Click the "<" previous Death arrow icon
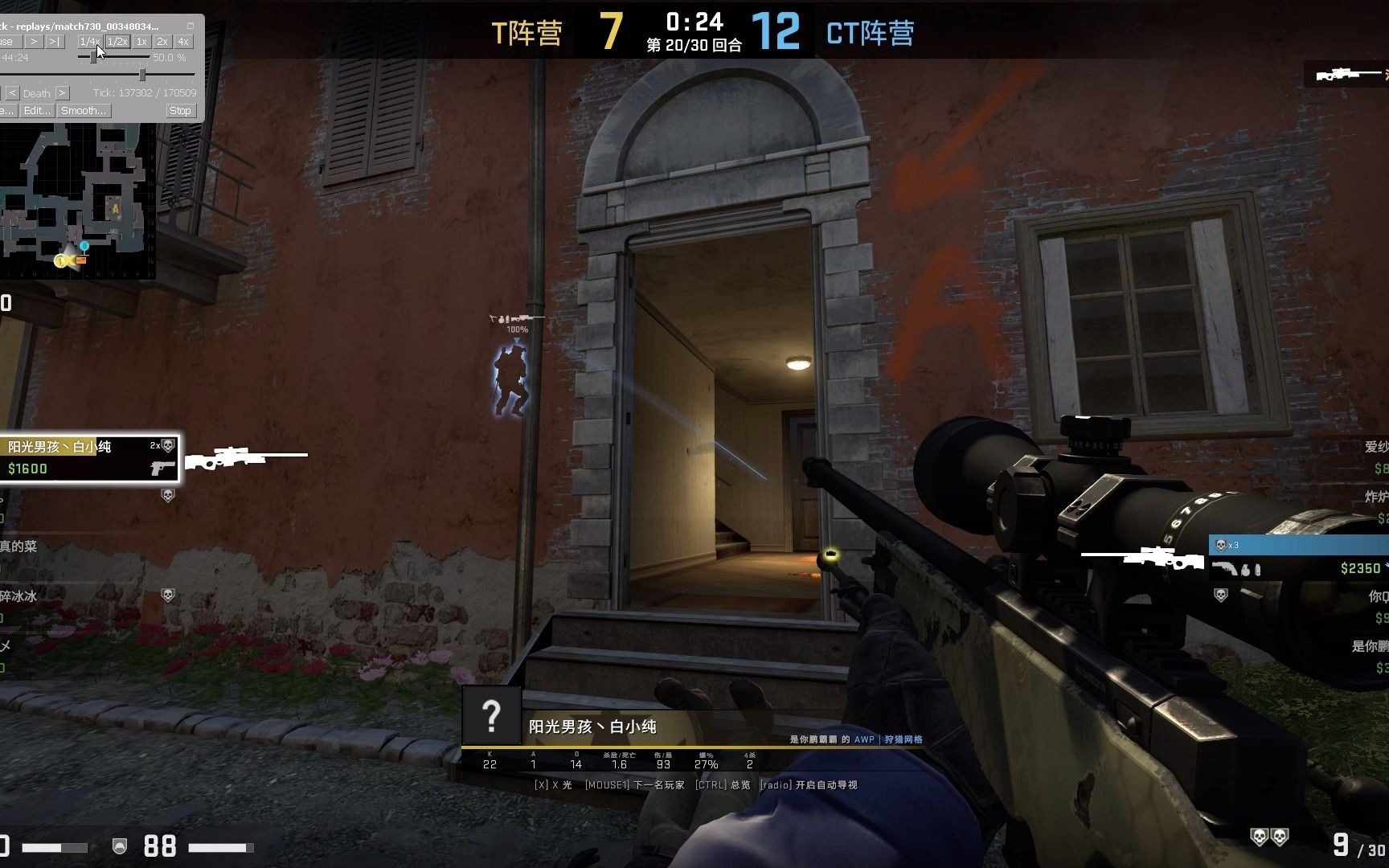 coord(14,93)
